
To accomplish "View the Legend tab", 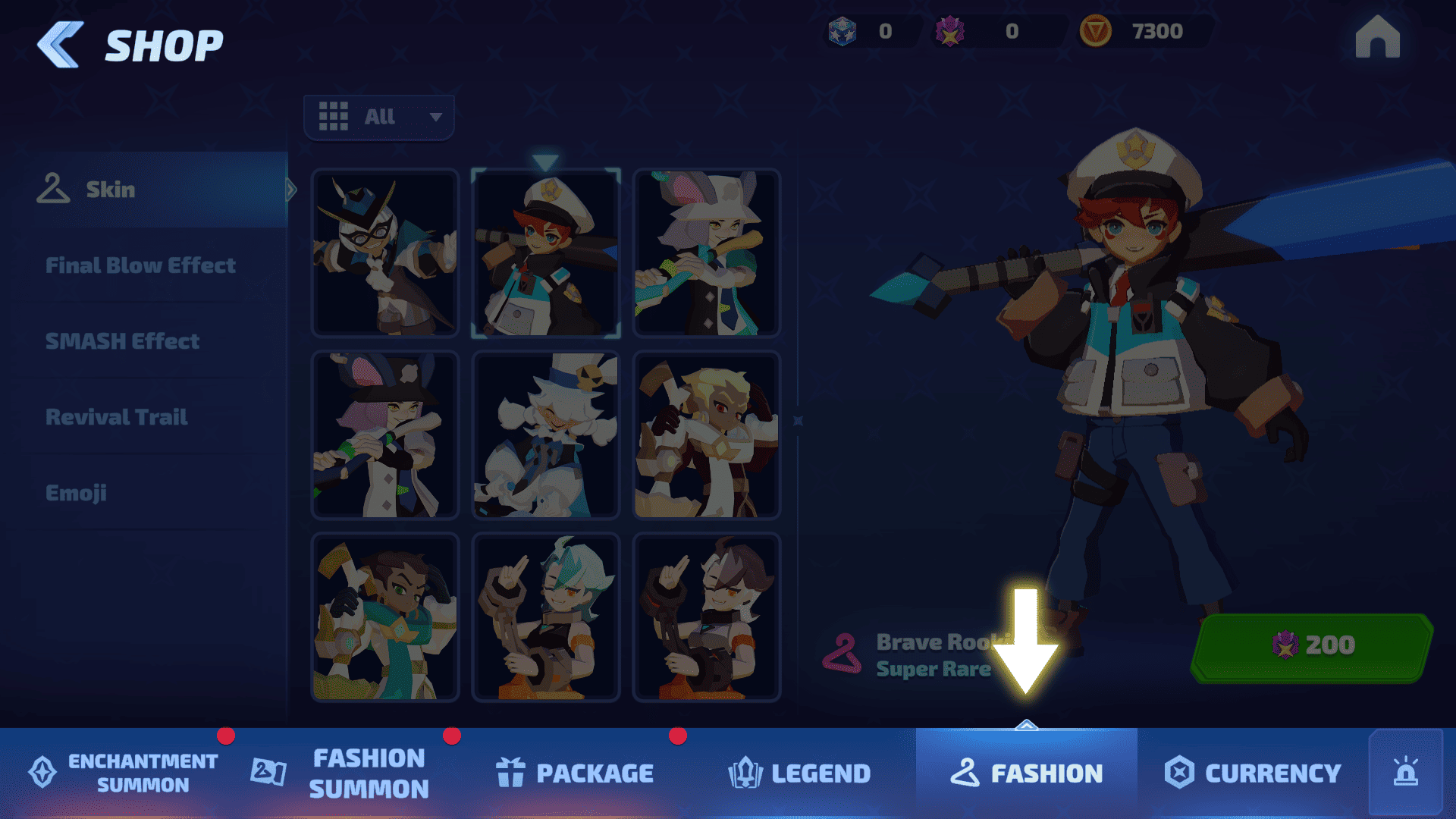I will 800,773.
